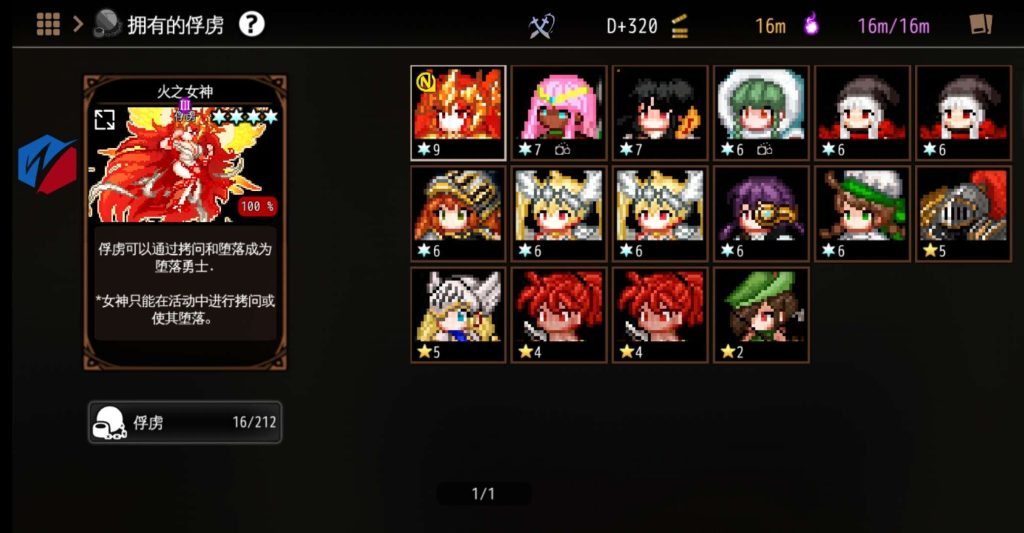Expand the Fire Goddess card artwork
Screen dimensions: 1024x533
104,120
